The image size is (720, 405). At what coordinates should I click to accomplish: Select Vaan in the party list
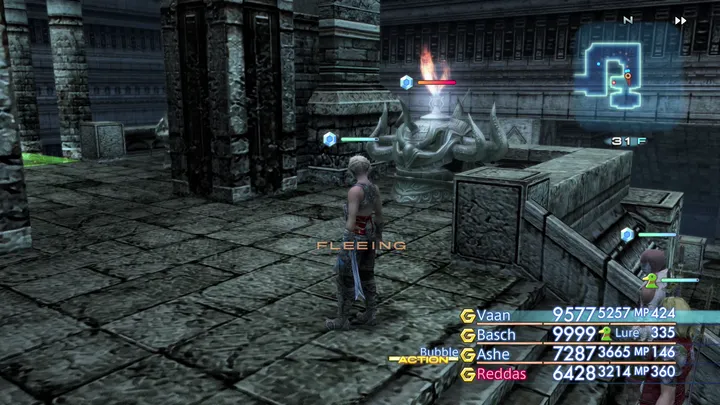pyautogui.click(x=494, y=315)
